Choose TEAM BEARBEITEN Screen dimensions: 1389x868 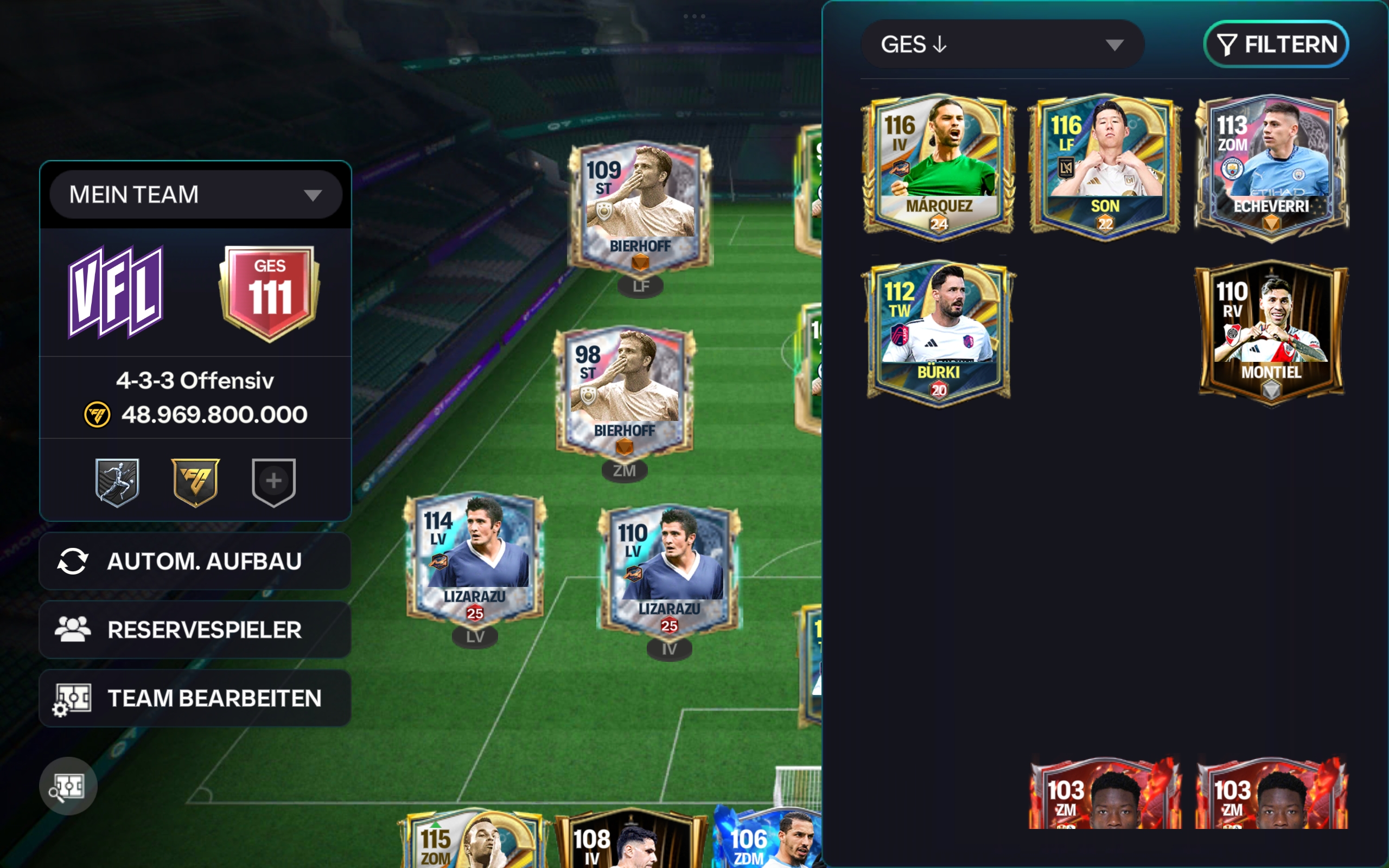[195, 698]
